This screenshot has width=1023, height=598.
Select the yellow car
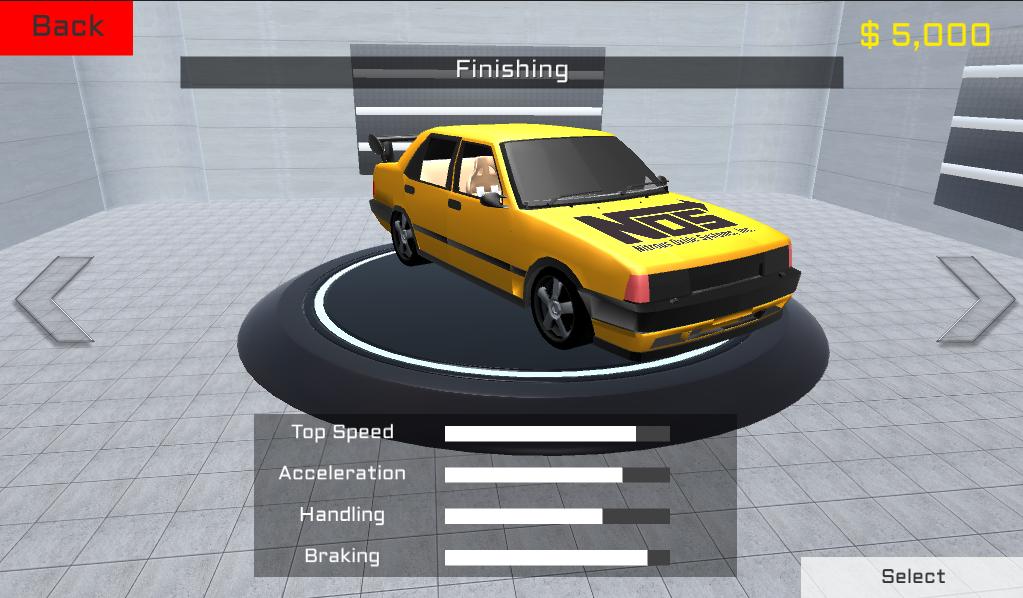tap(912, 576)
